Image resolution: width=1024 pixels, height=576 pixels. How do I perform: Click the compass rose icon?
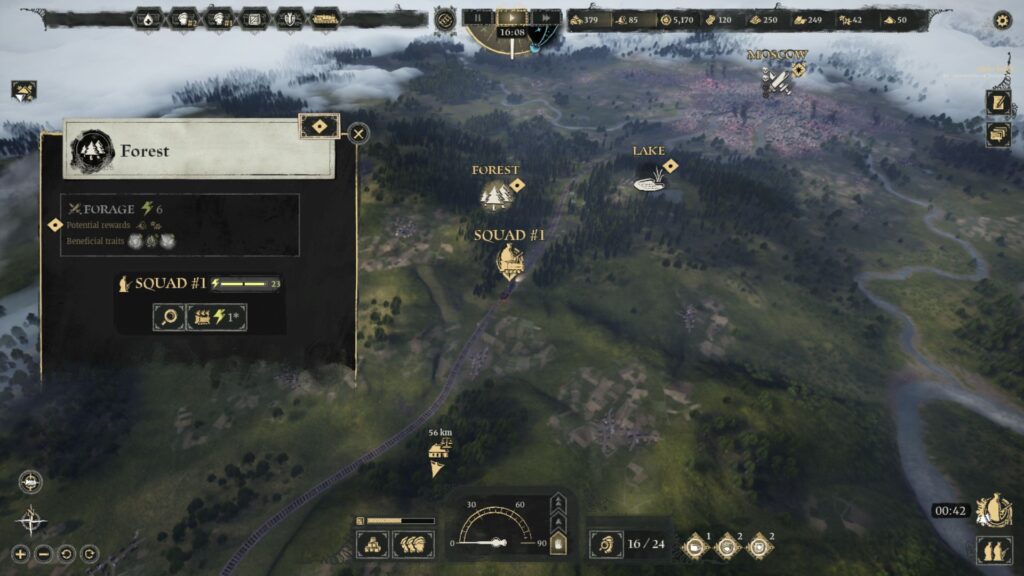(x=31, y=519)
